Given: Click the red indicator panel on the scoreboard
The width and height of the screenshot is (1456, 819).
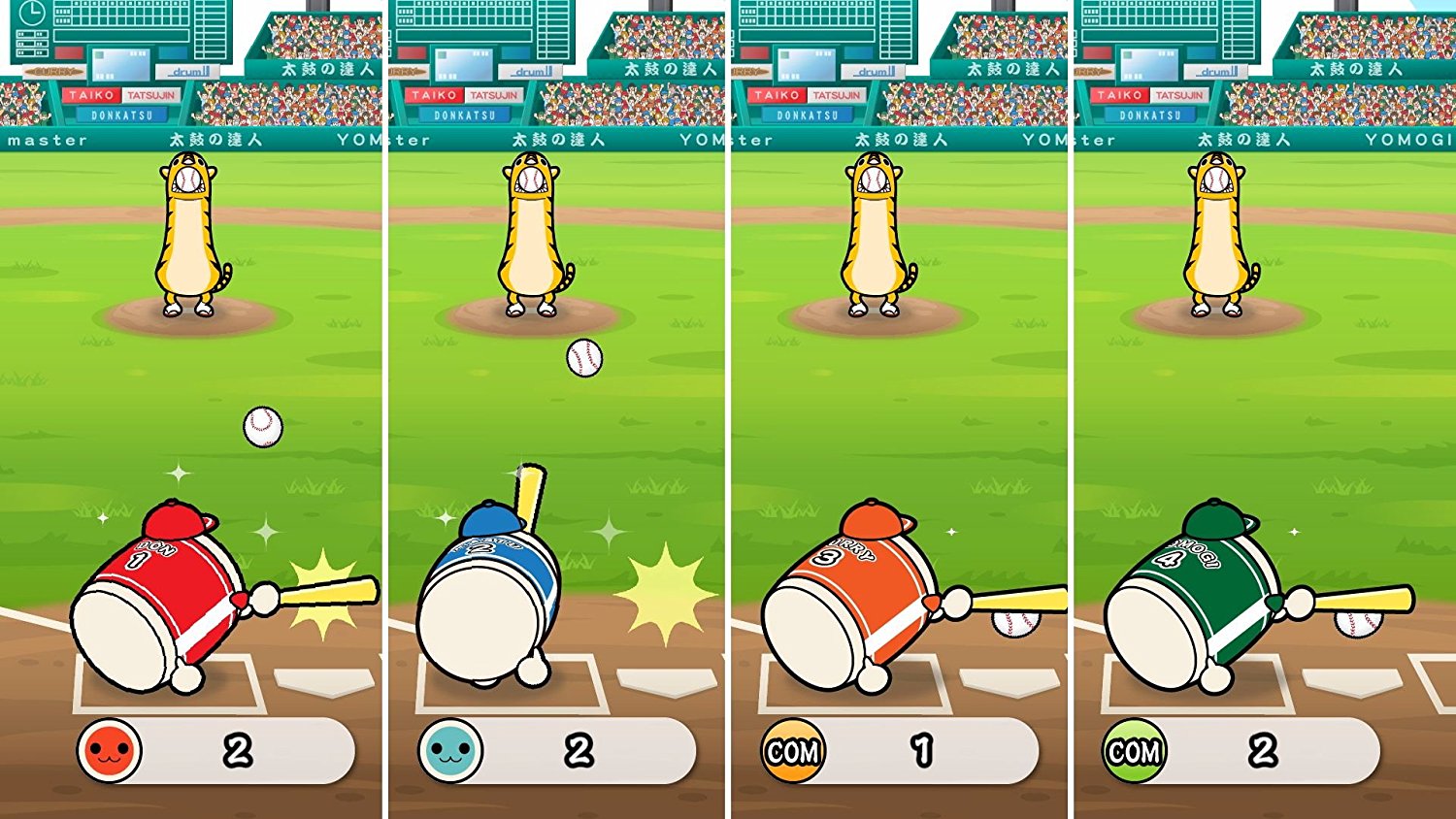Looking at the screenshot, I should coord(67,53).
